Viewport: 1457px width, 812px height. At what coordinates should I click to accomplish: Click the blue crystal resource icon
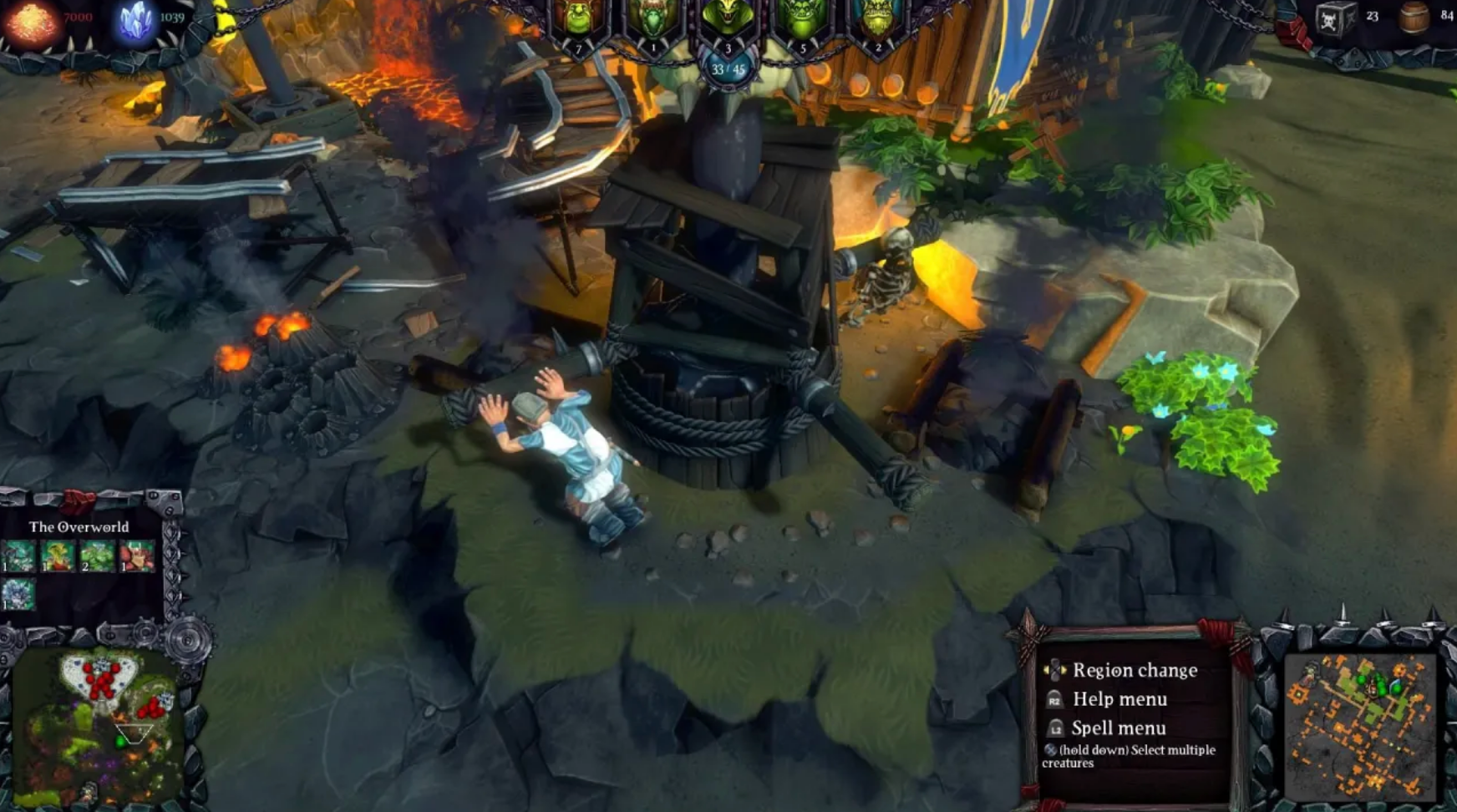click(129, 18)
